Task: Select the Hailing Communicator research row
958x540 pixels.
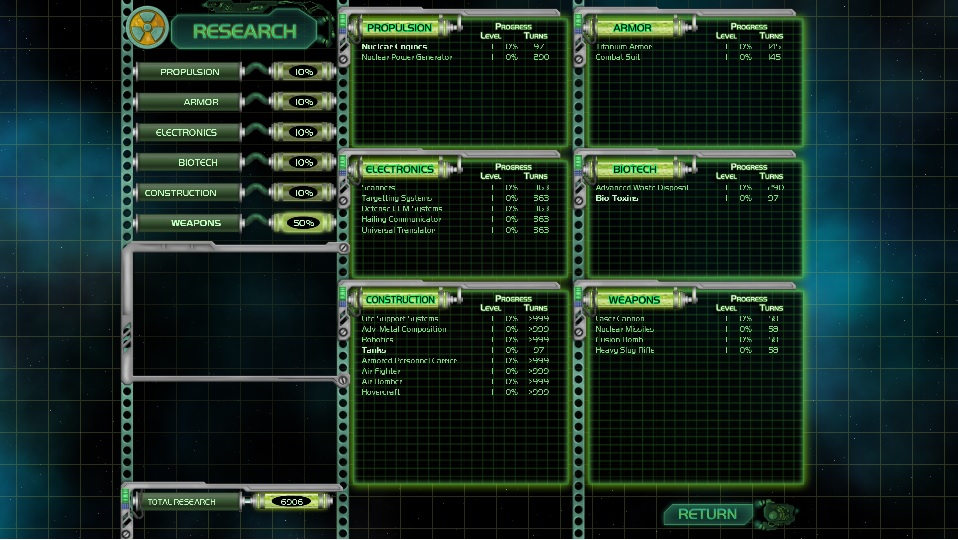Action: (x=401, y=219)
